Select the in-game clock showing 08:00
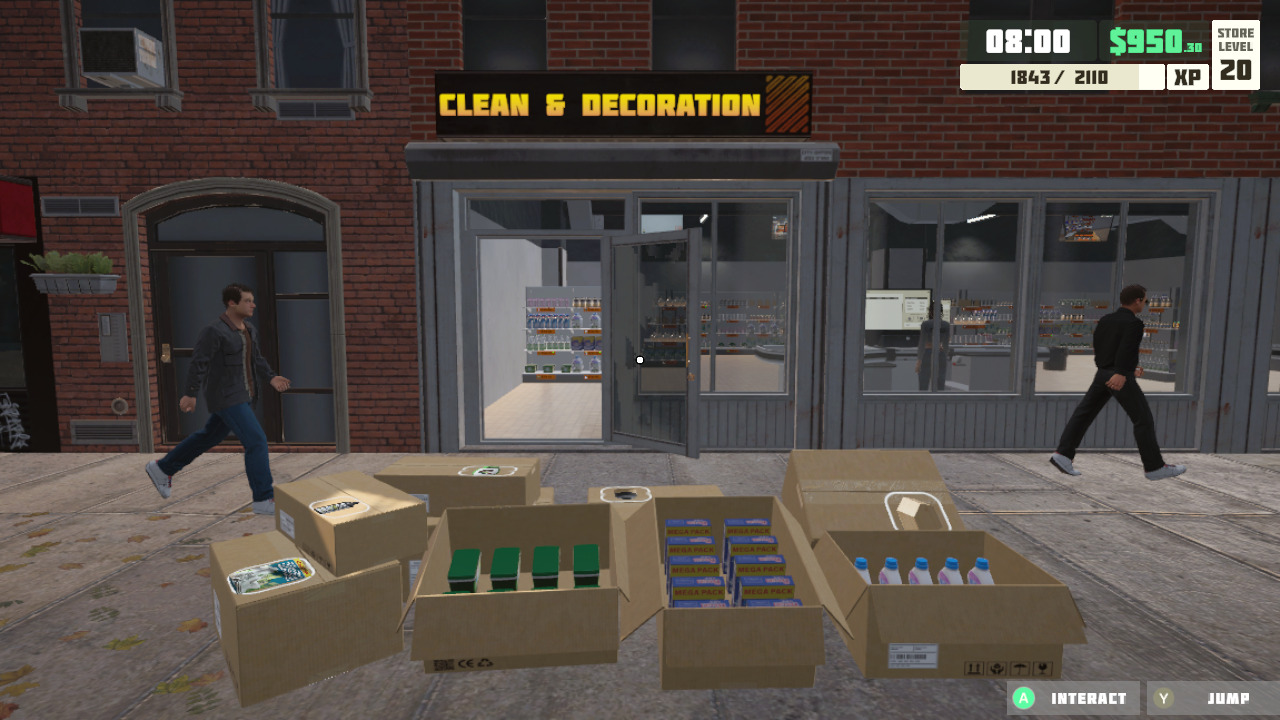Screen dimensions: 1280x720 click(x=1030, y=42)
